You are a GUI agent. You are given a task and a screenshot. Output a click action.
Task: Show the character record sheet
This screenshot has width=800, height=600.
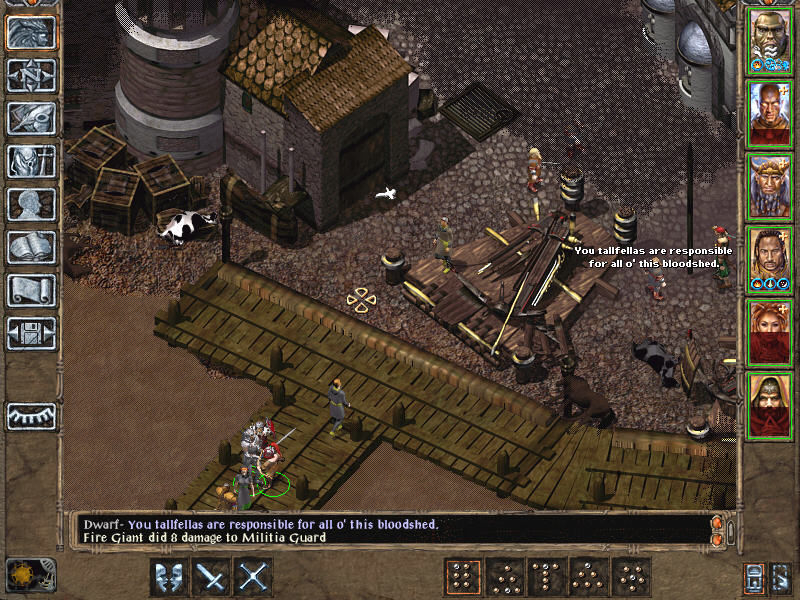click(32, 205)
